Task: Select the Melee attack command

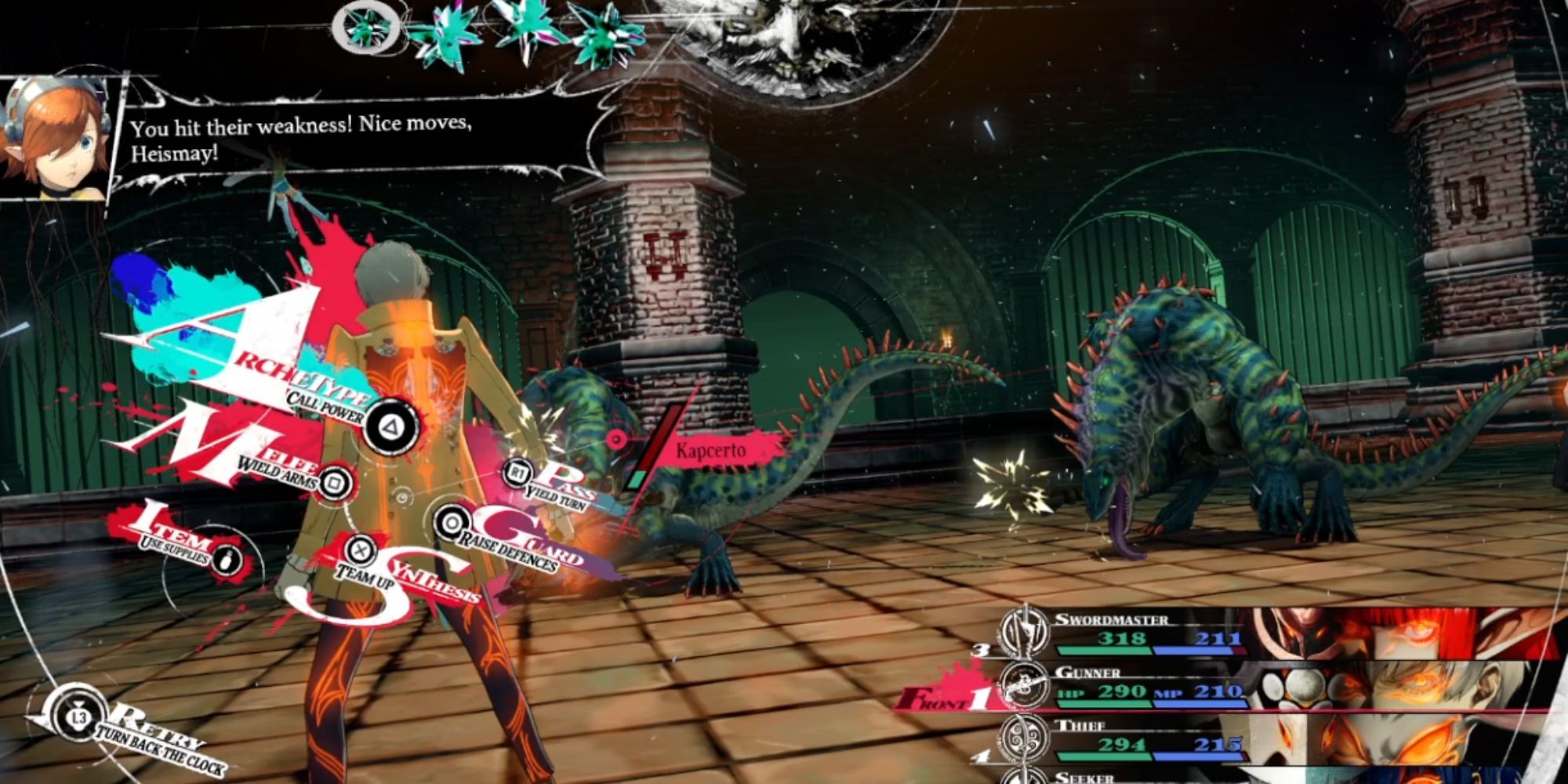Action: coord(336,481)
